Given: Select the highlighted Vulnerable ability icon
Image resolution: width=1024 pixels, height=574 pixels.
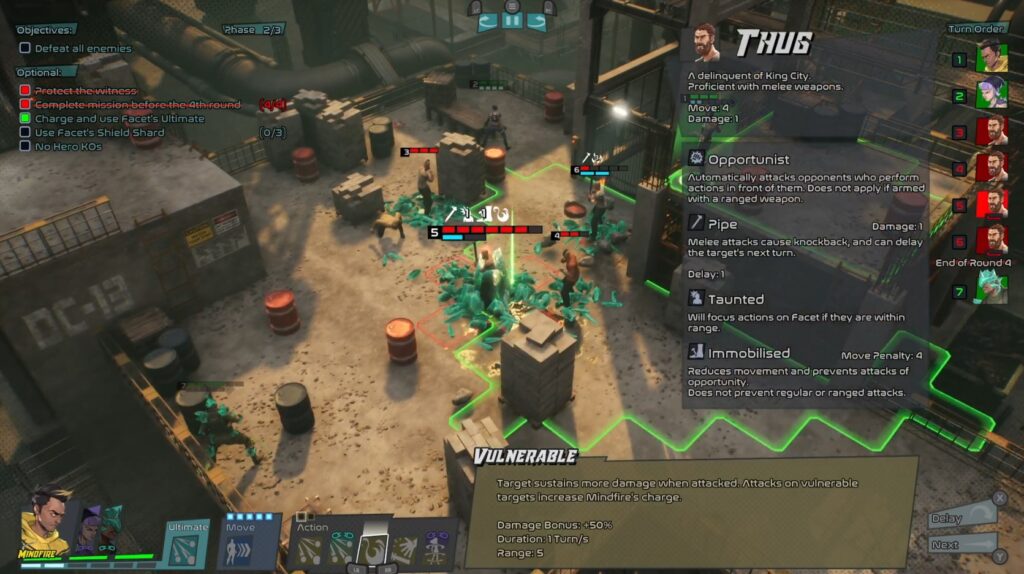Looking at the screenshot, I should tap(372, 548).
